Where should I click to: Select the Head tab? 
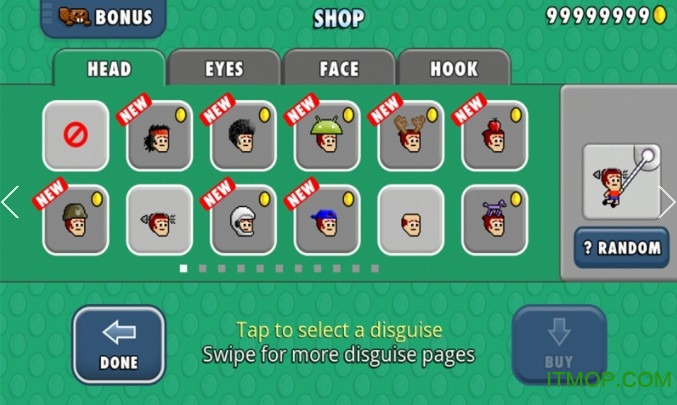point(109,69)
